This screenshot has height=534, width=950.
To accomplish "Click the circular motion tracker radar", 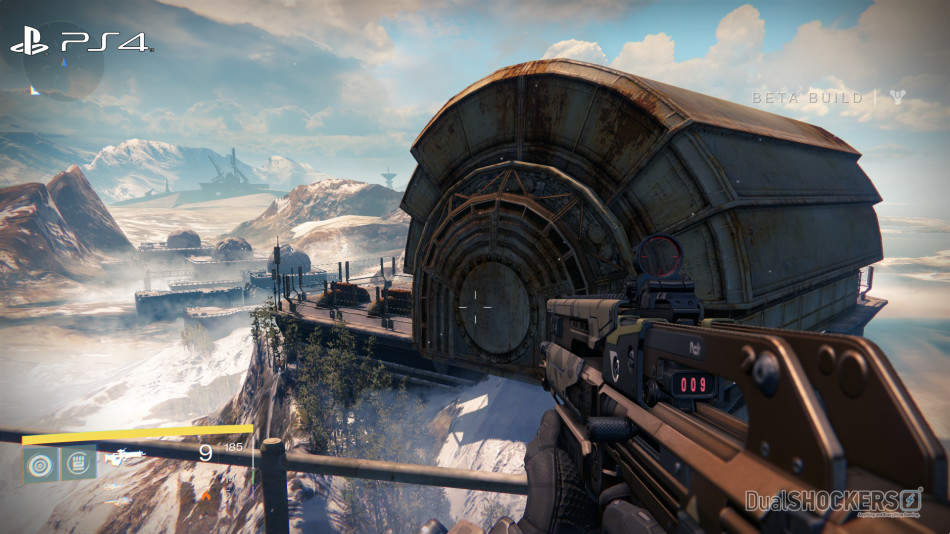I will click(63, 62).
